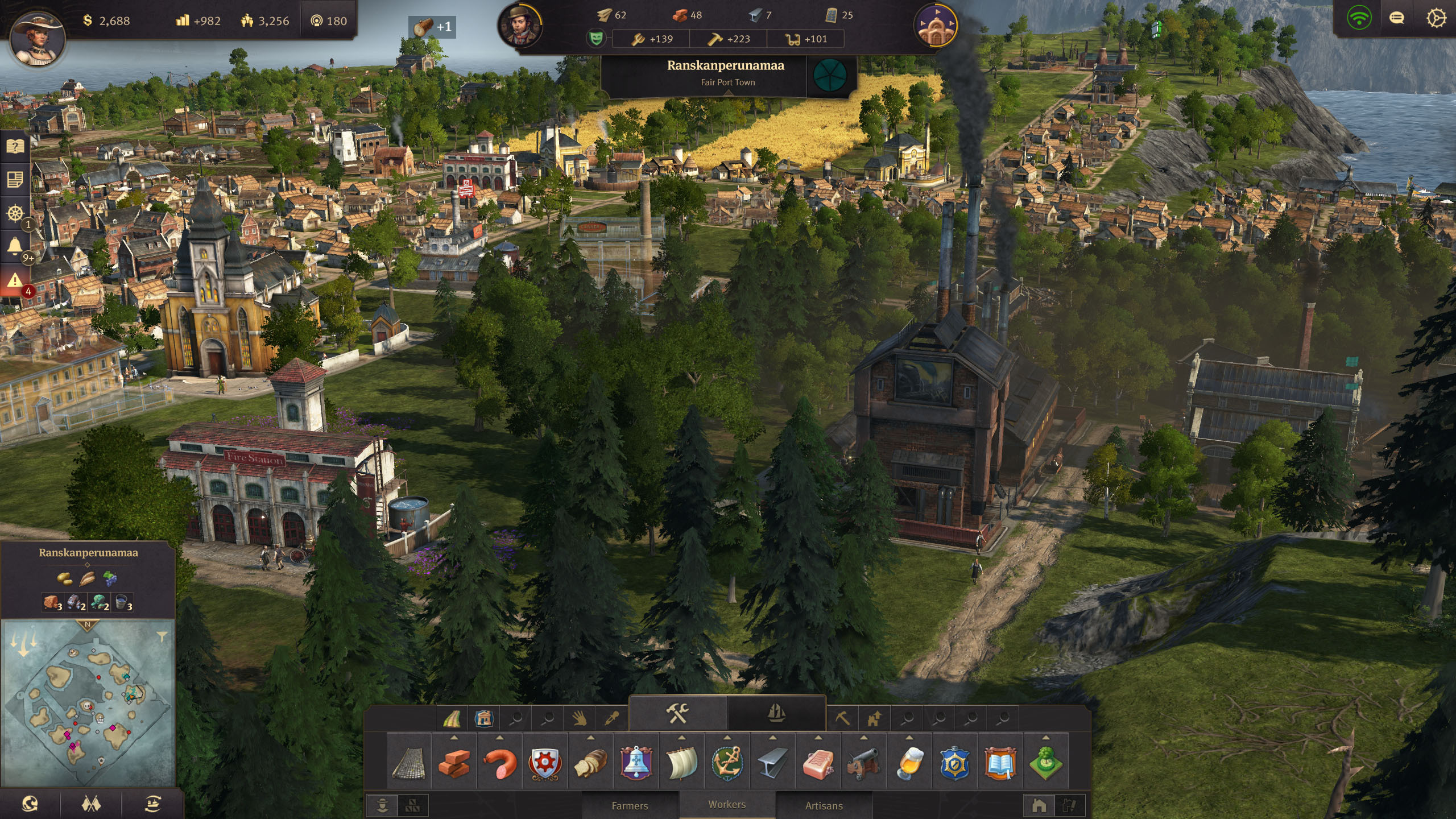Screen dimensions: 1456x819
Task: Open the chat speech bubble
Action: click(1397, 19)
